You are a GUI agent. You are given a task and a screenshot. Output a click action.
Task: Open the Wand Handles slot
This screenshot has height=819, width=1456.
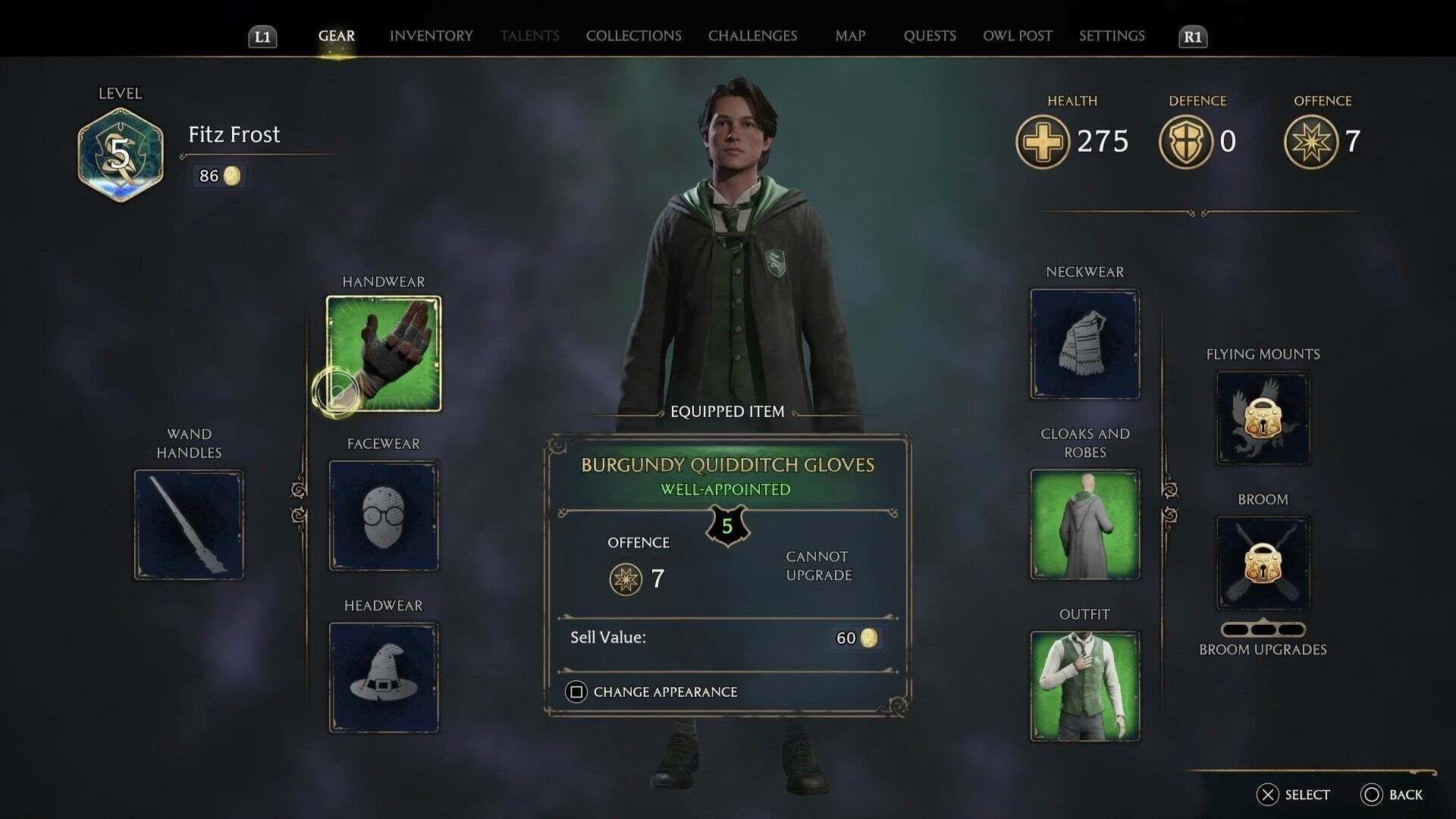click(188, 524)
